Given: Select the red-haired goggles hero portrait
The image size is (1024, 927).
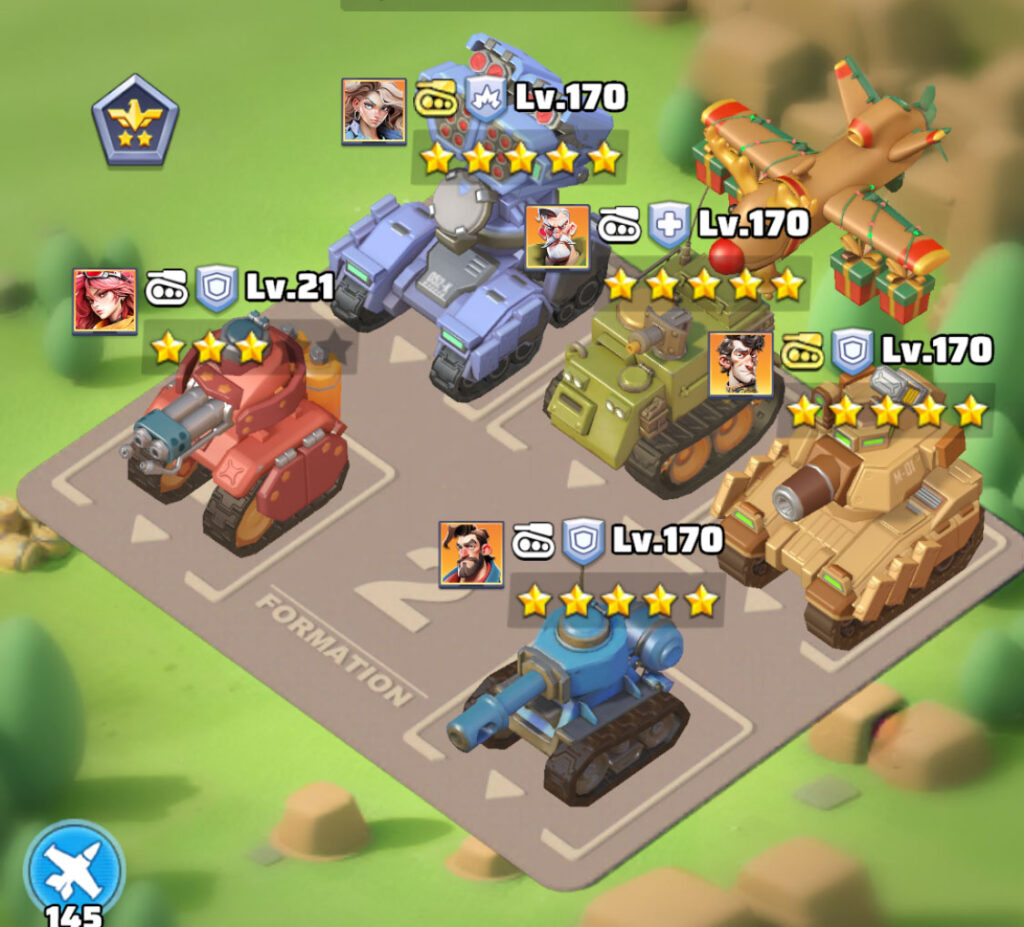Looking at the screenshot, I should coord(104,300).
